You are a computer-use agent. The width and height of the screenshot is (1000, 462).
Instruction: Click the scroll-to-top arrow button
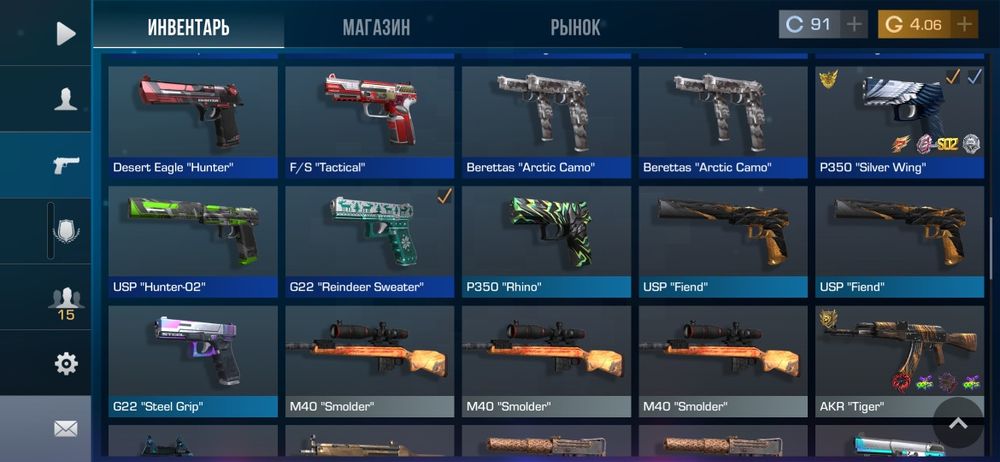pos(958,423)
